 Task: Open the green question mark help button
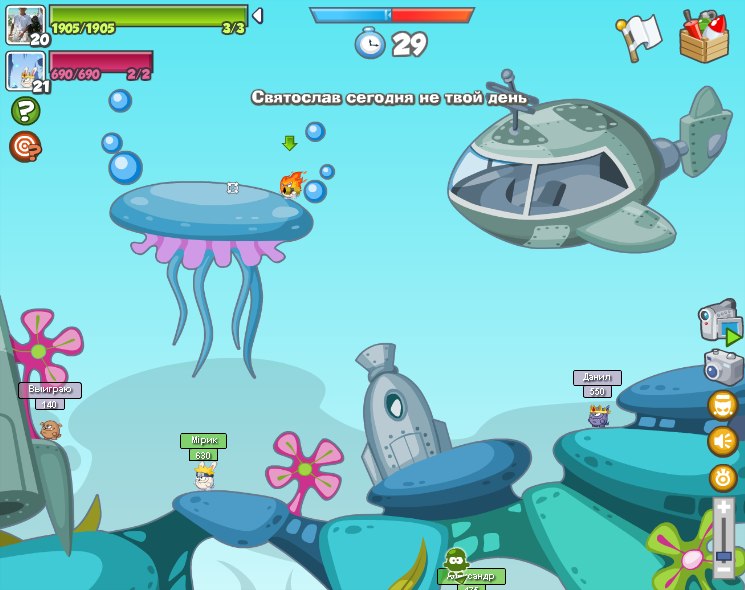[x=25, y=110]
